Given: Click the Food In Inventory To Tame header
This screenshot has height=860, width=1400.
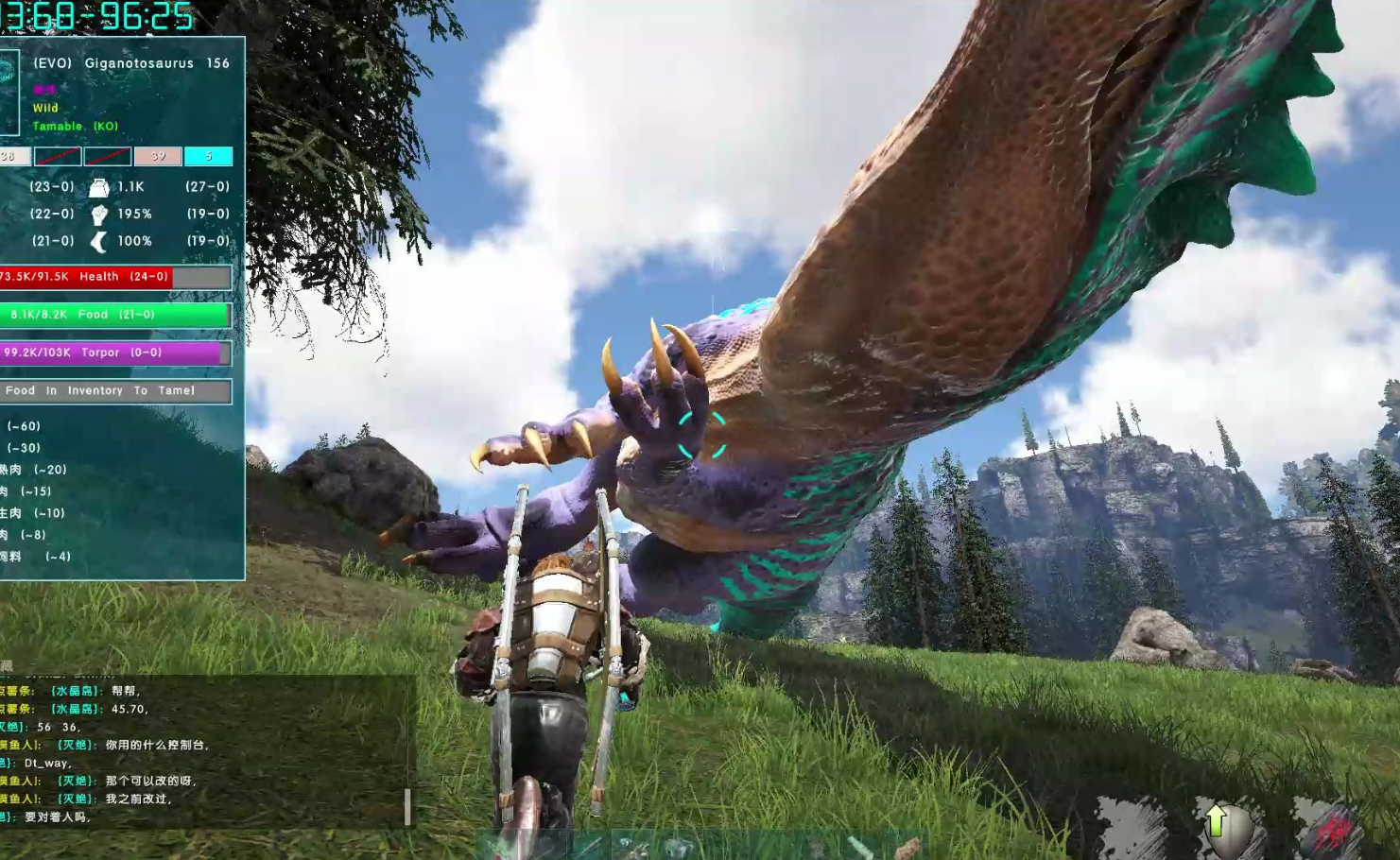Looking at the screenshot, I should click(115, 390).
